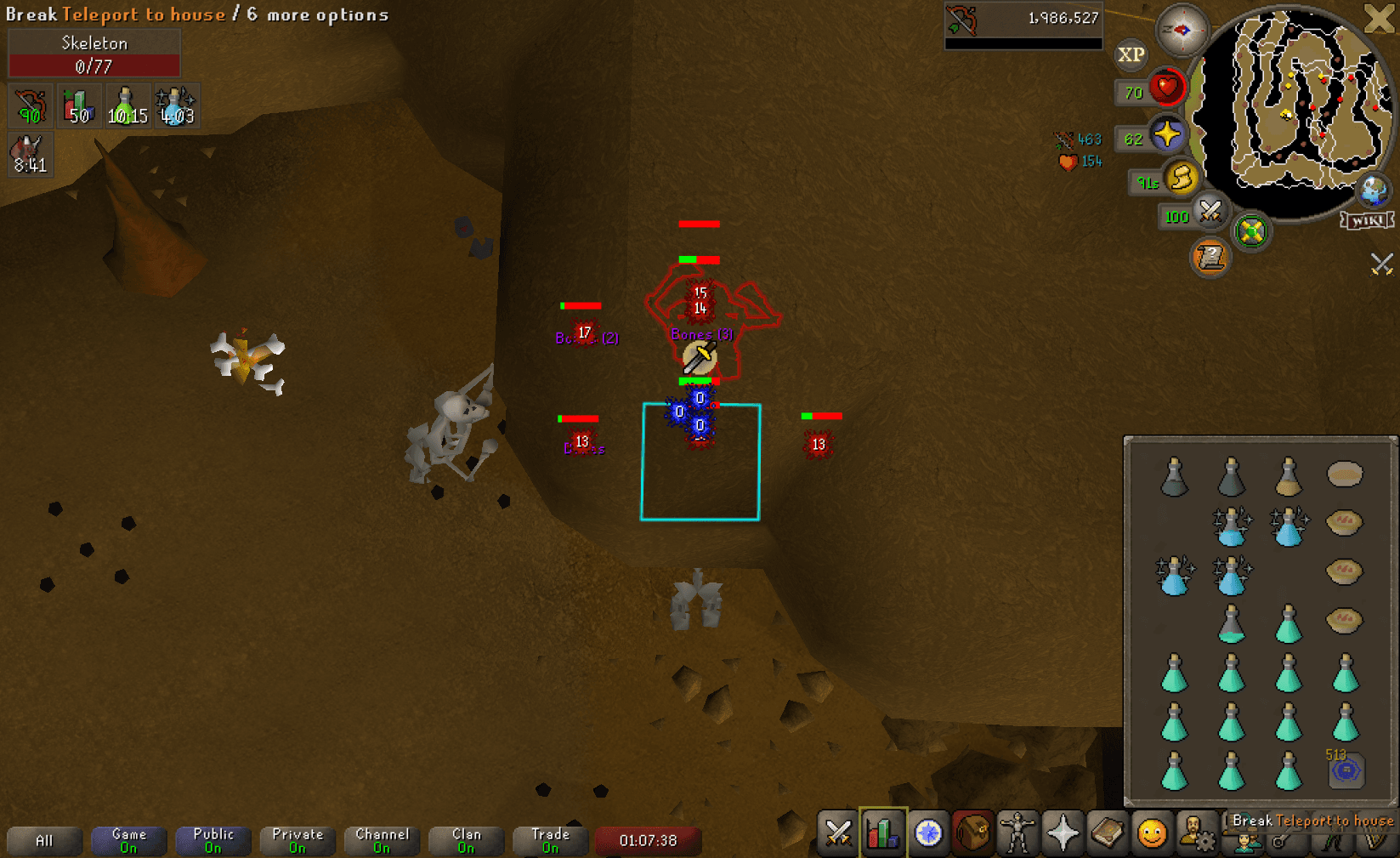Screen dimensions: 1400x858
Task: Open the skills stats tab
Action: coord(882,833)
